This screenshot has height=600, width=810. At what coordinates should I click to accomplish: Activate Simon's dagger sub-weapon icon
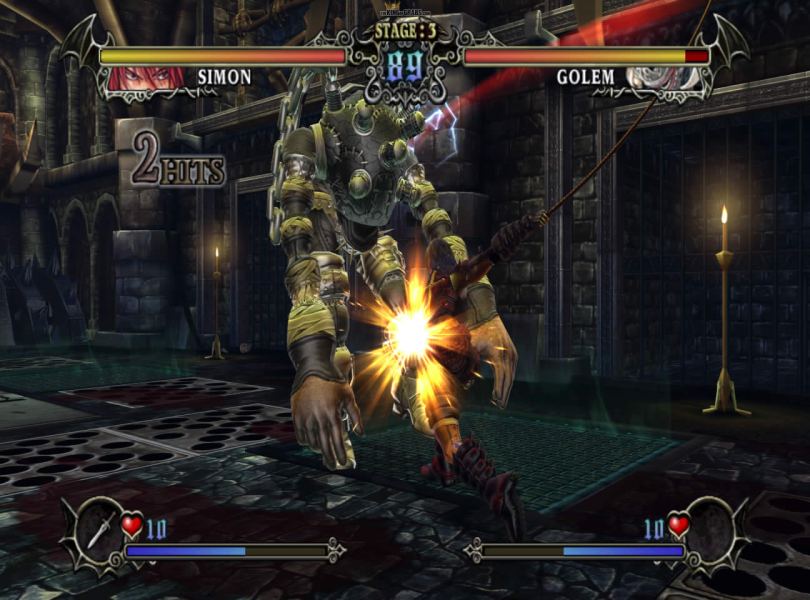pyautogui.click(x=99, y=526)
